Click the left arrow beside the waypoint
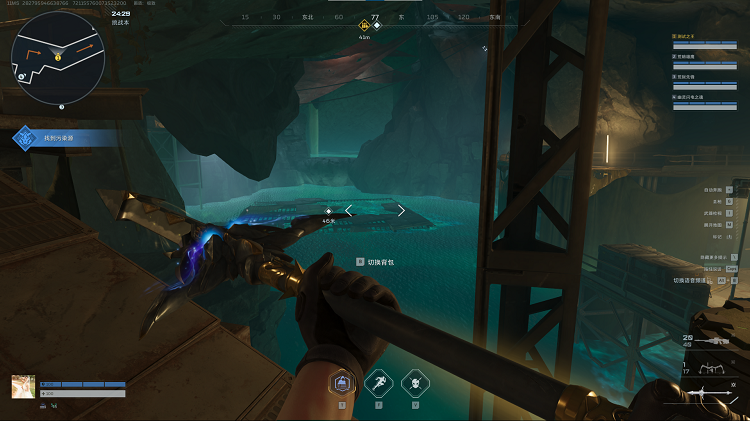 coord(349,210)
